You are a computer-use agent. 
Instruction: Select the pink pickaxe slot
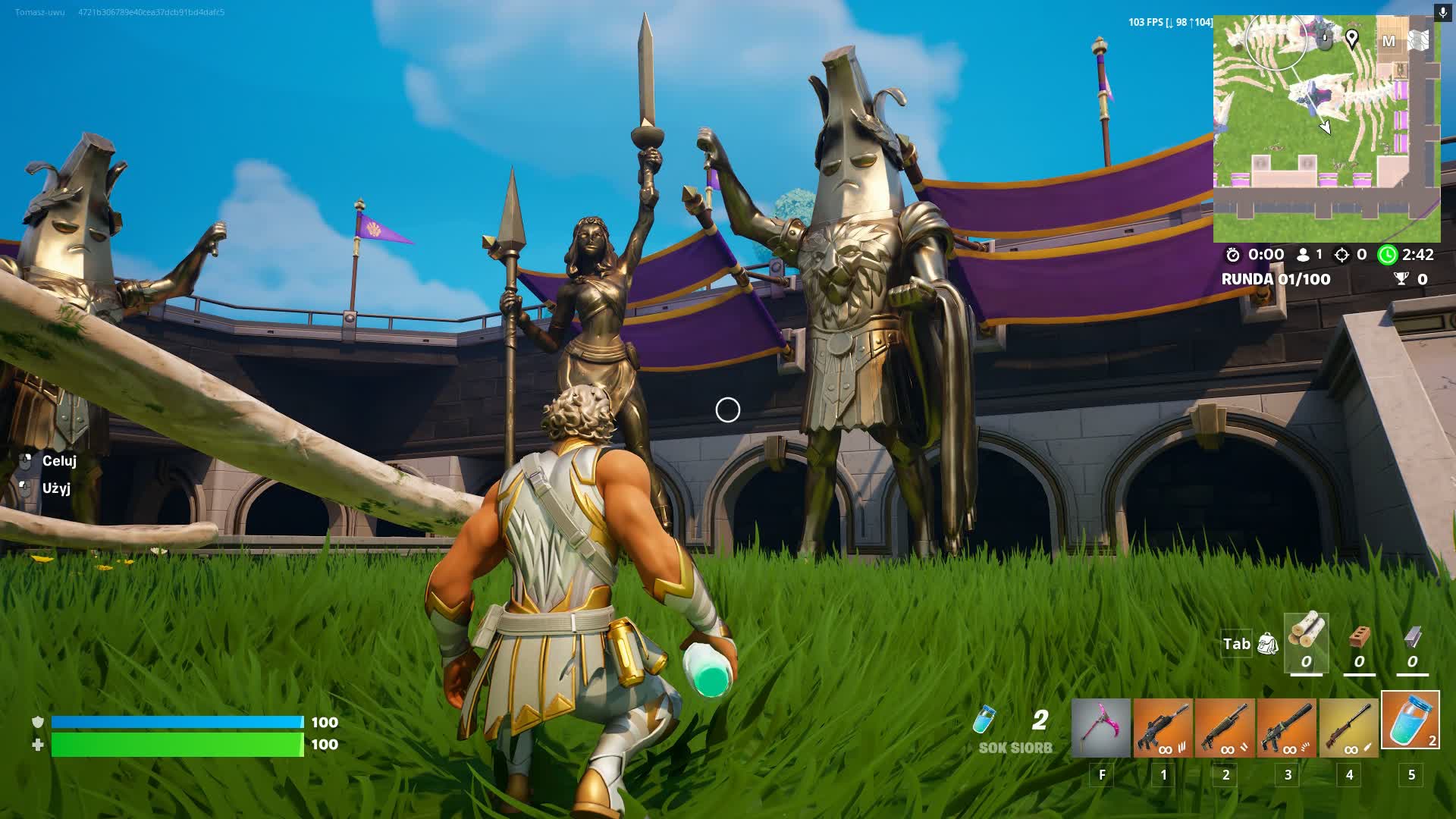coord(1101,728)
